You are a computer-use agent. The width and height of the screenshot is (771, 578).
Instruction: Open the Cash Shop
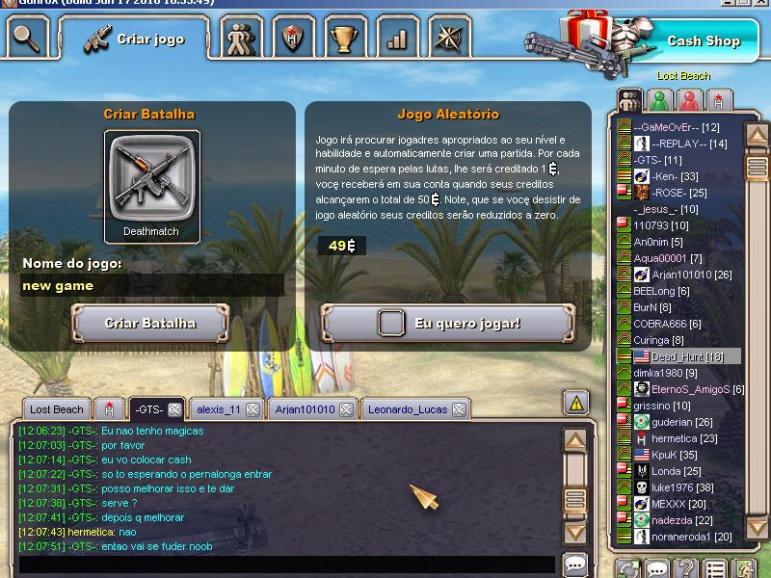tap(703, 42)
